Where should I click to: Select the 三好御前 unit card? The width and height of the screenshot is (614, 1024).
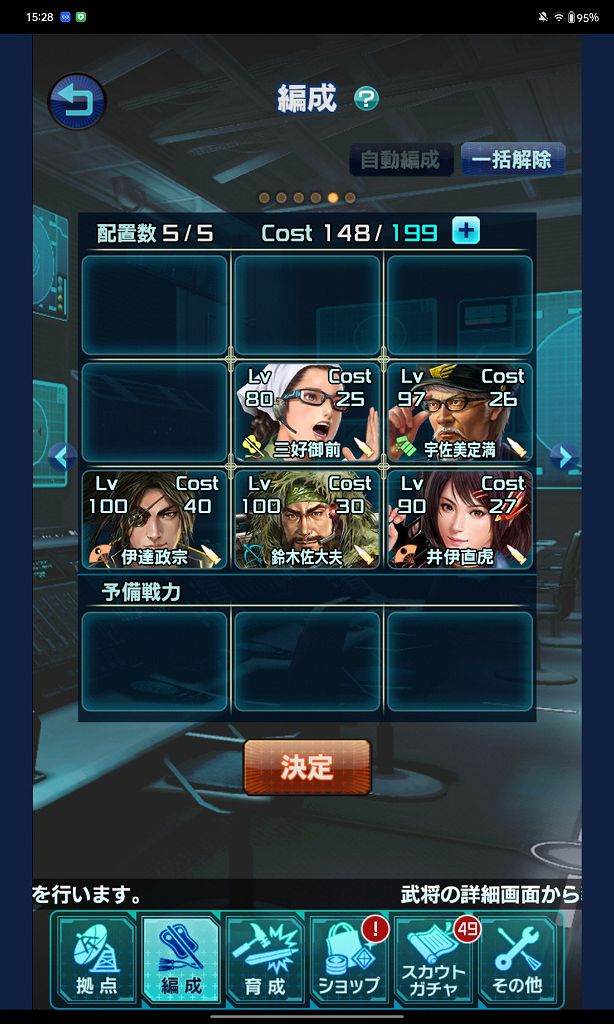click(x=307, y=411)
